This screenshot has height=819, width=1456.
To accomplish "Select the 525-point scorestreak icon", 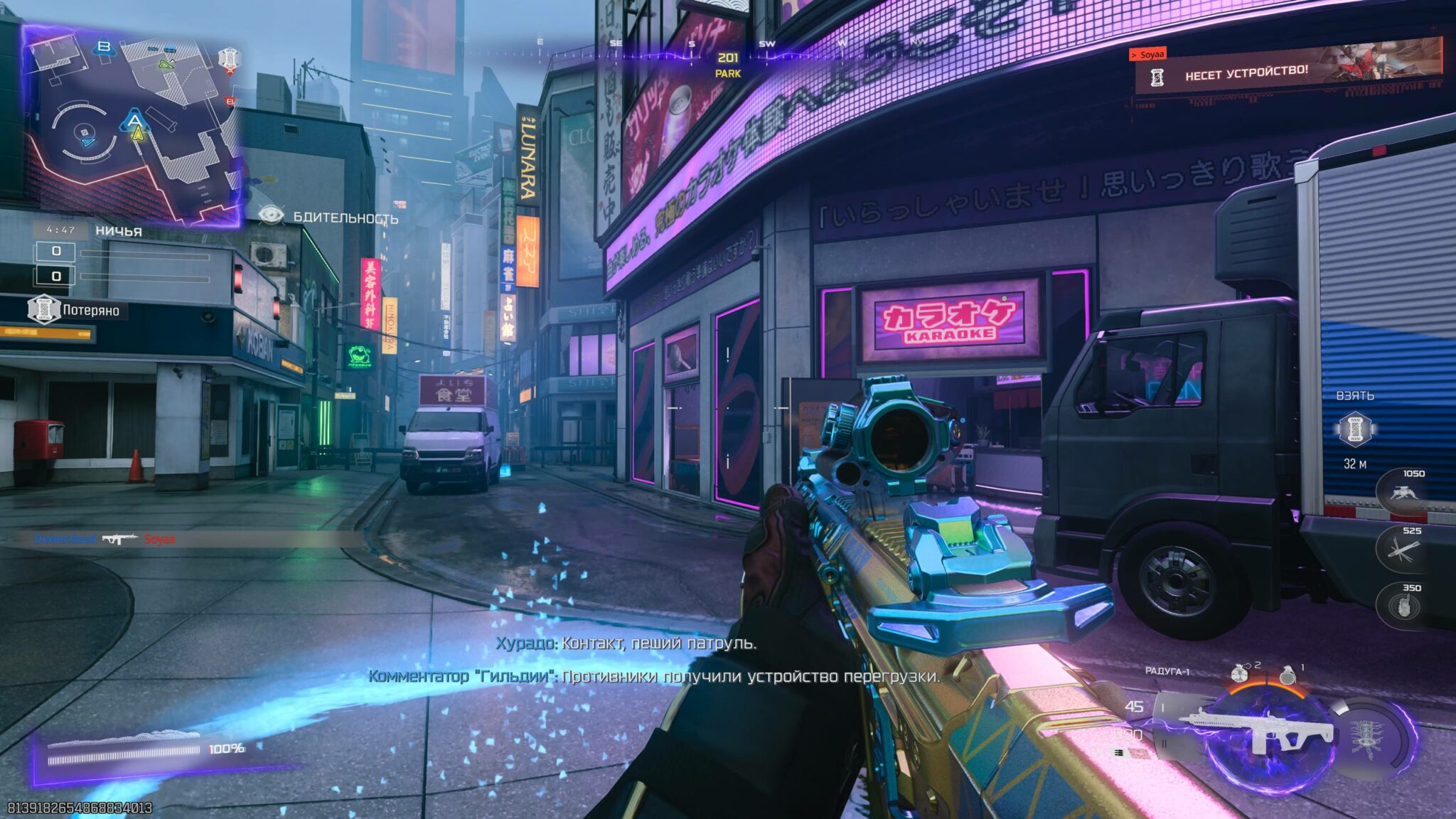I will (1402, 549).
